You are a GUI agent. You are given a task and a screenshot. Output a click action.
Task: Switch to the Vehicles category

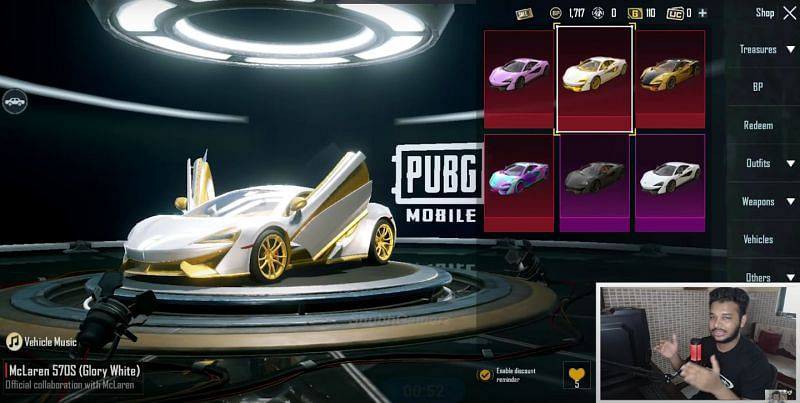tap(758, 239)
